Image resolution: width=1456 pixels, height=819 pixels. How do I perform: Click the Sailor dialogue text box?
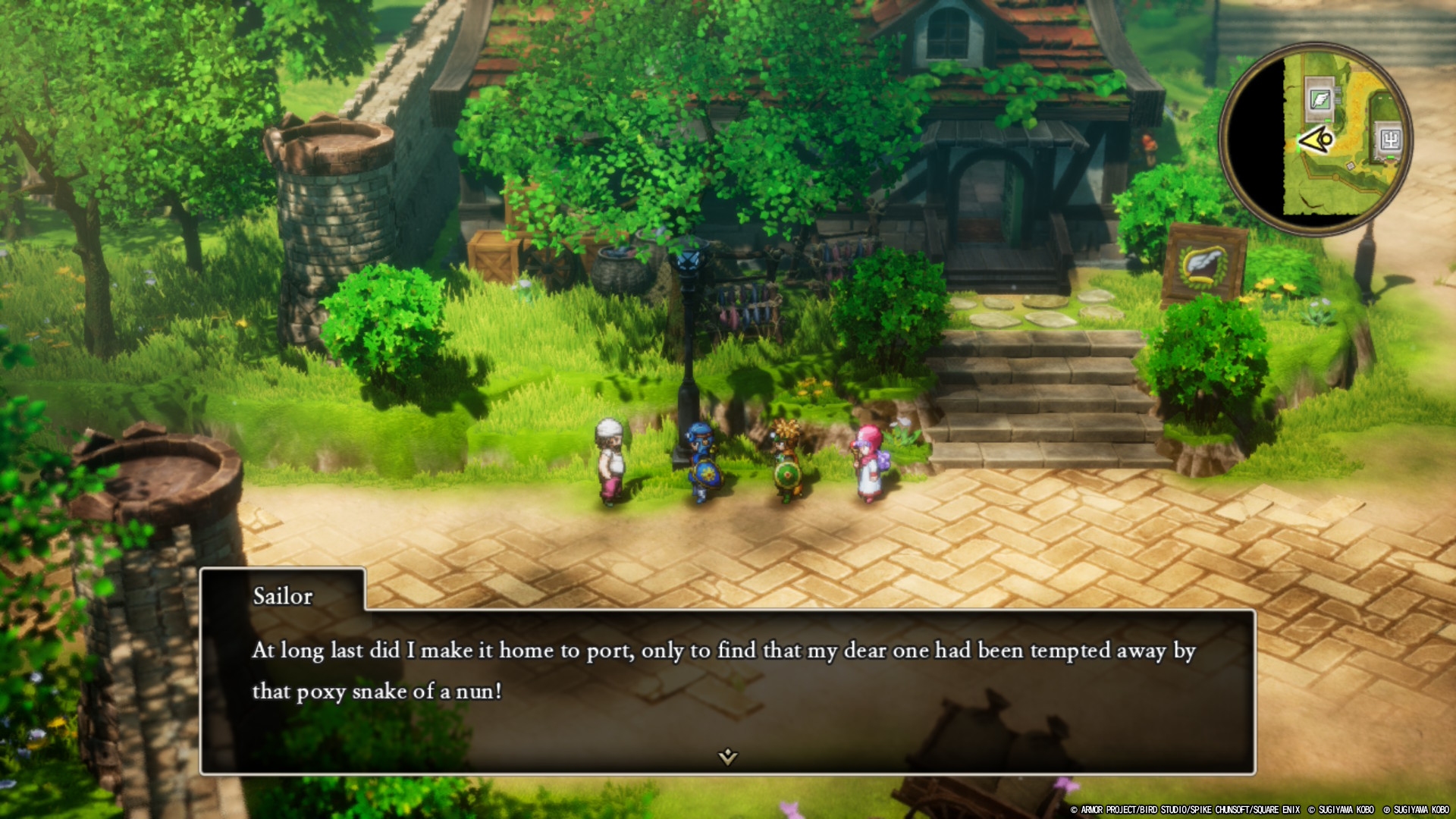(726, 690)
